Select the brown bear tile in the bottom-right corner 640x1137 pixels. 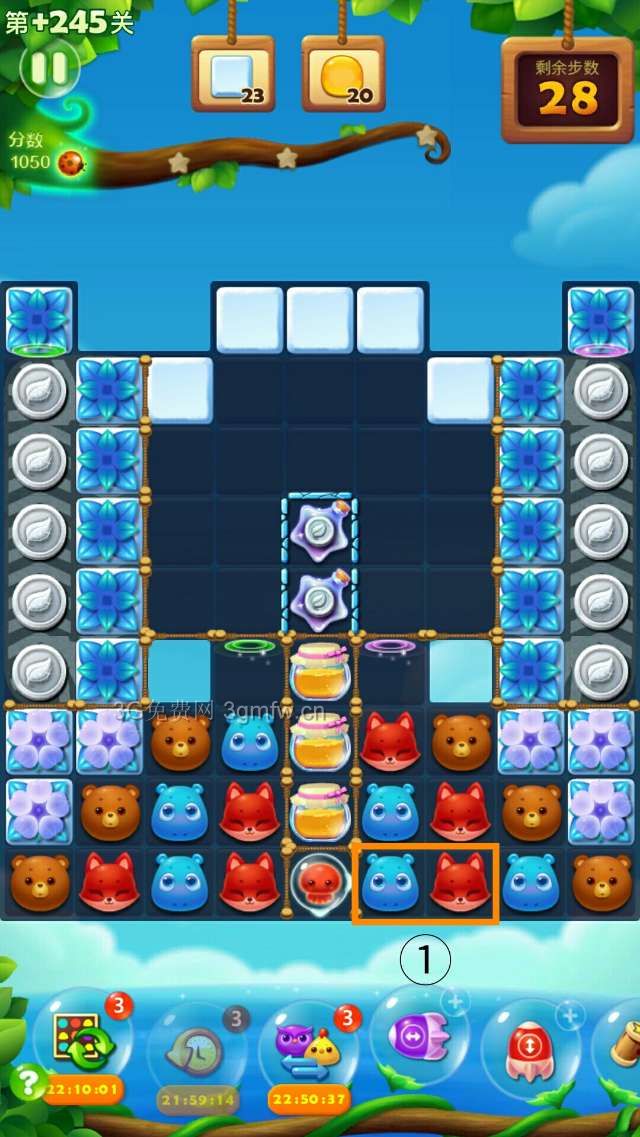(x=601, y=883)
